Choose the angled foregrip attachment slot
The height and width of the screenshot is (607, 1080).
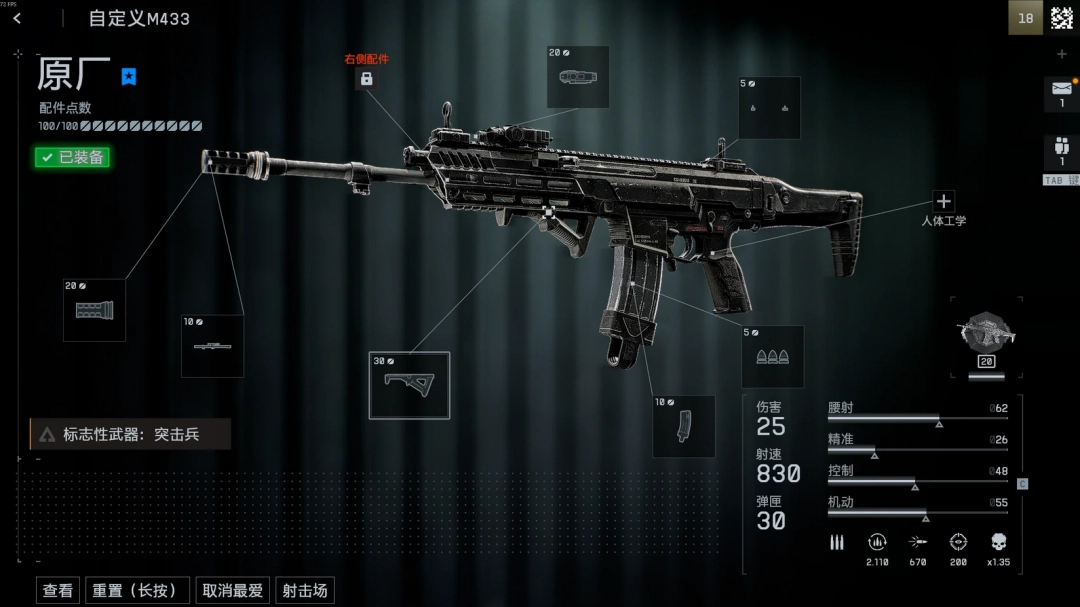[x=409, y=385]
